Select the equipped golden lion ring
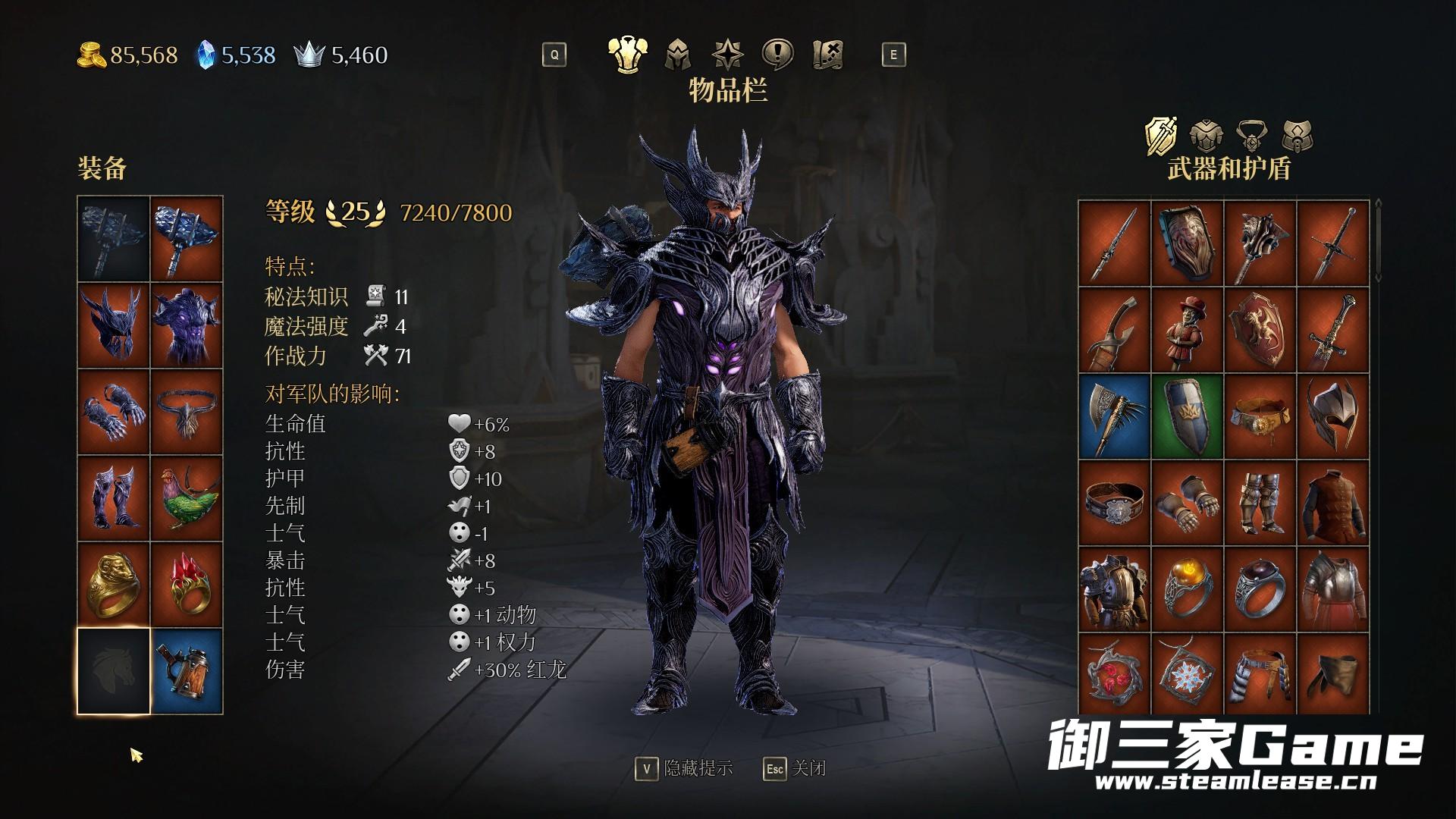The width and height of the screenshot is (1456, 819). (x=114, y=585)
